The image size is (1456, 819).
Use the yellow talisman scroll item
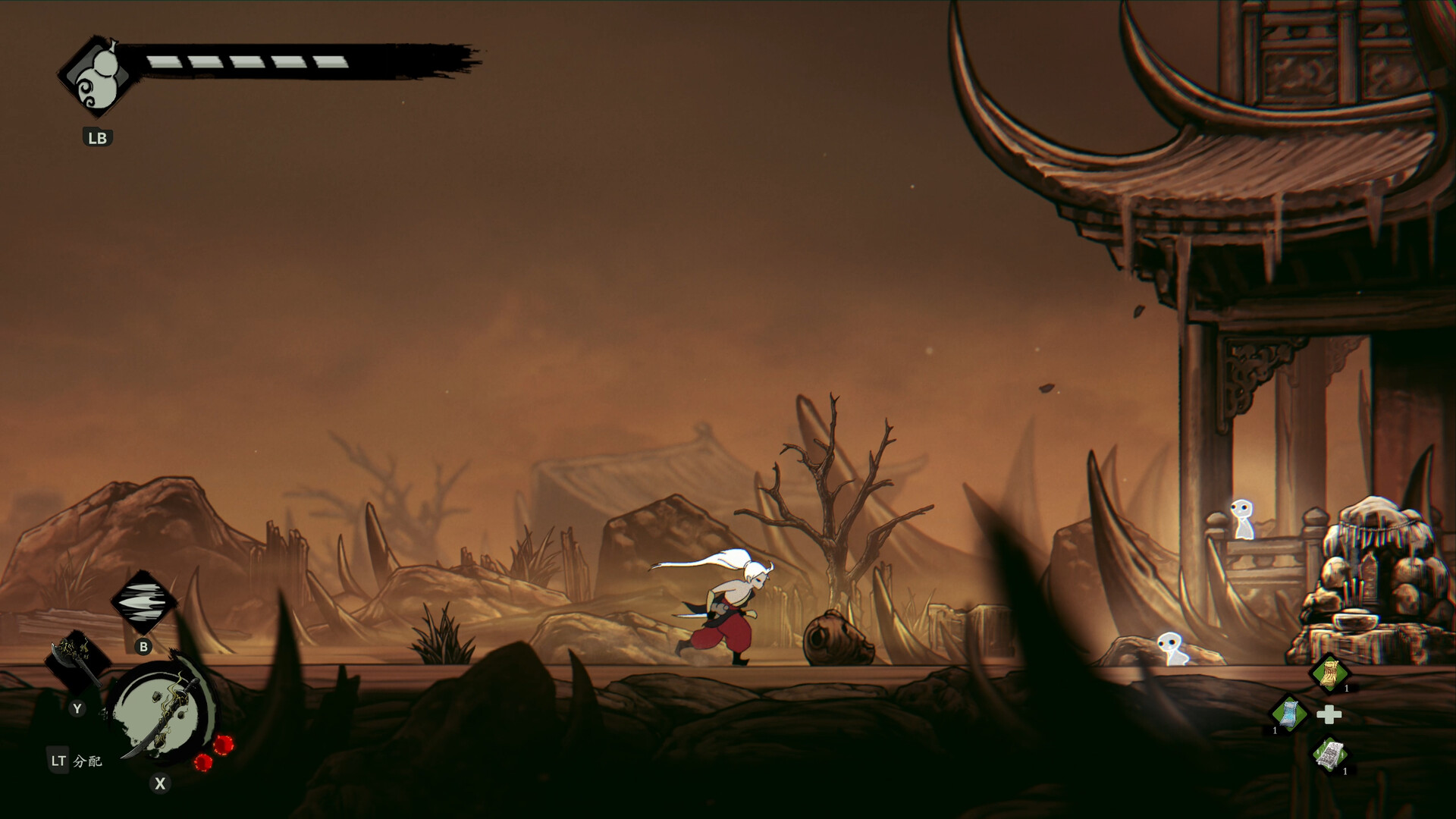tap(1329, 673)
